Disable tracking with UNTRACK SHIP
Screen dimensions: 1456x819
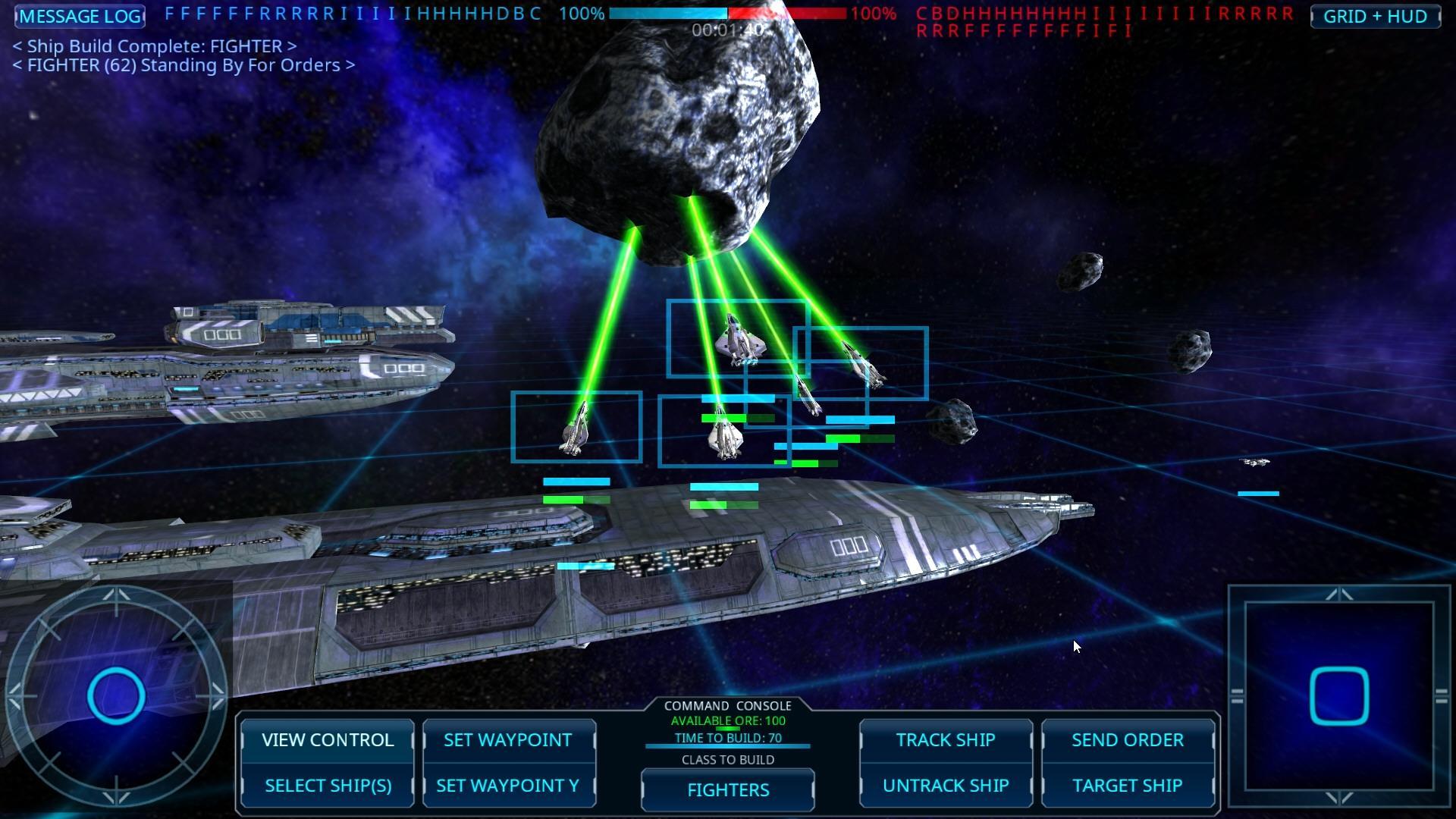click(946, 786)
